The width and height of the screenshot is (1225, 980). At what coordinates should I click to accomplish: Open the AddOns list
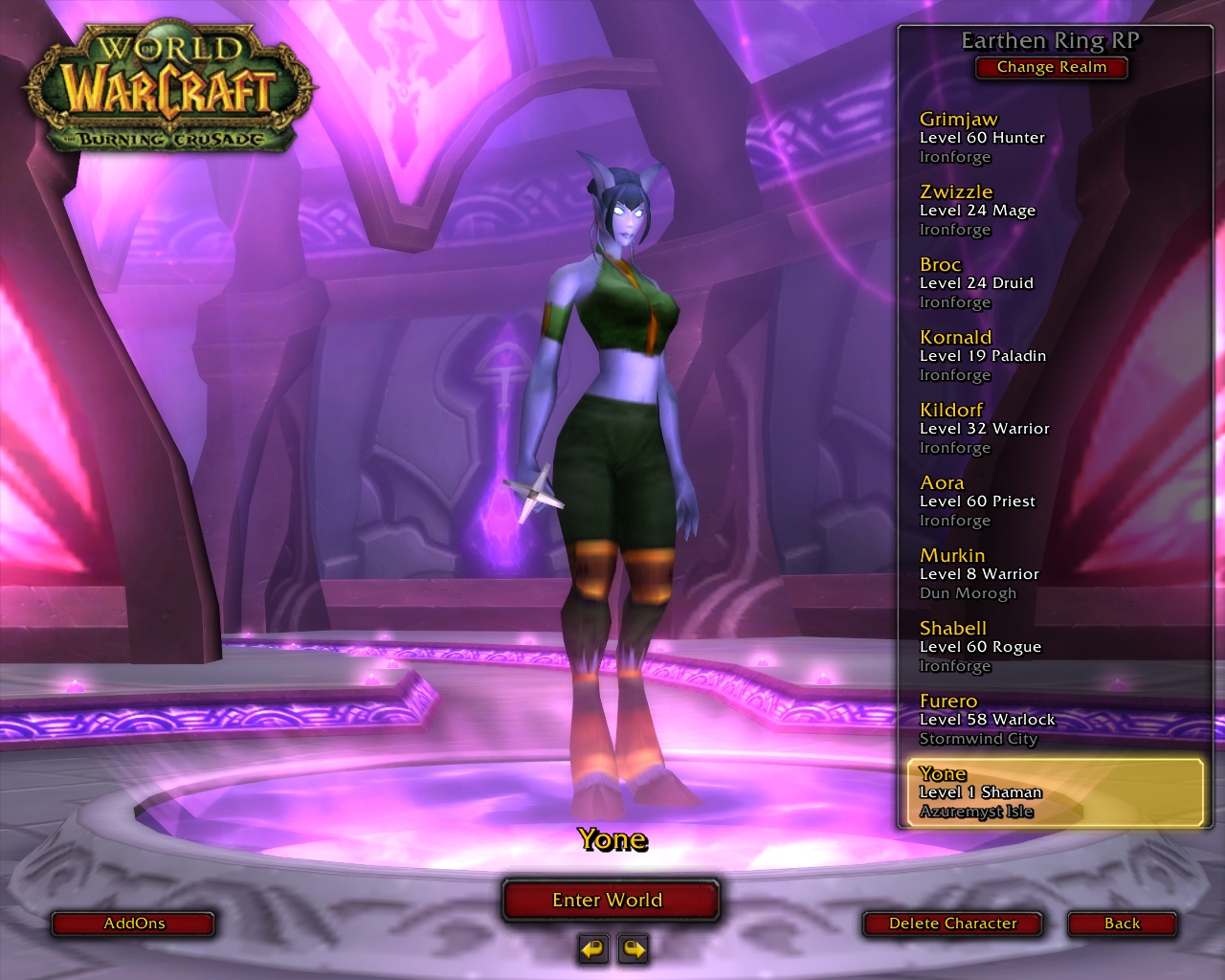133,924
